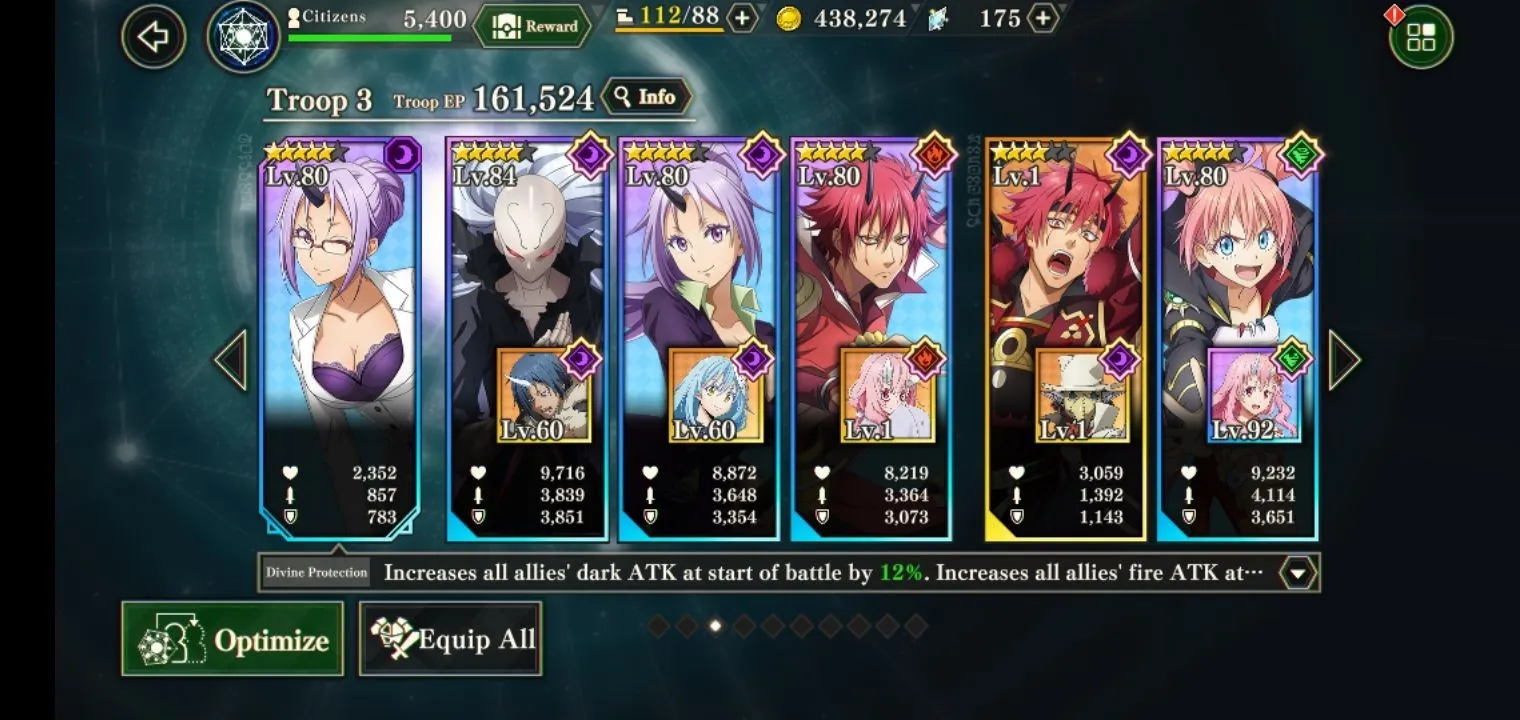Add crystals with the plus button
Viewport: 1520px width, 720px height.
(x=1042, y=18)
